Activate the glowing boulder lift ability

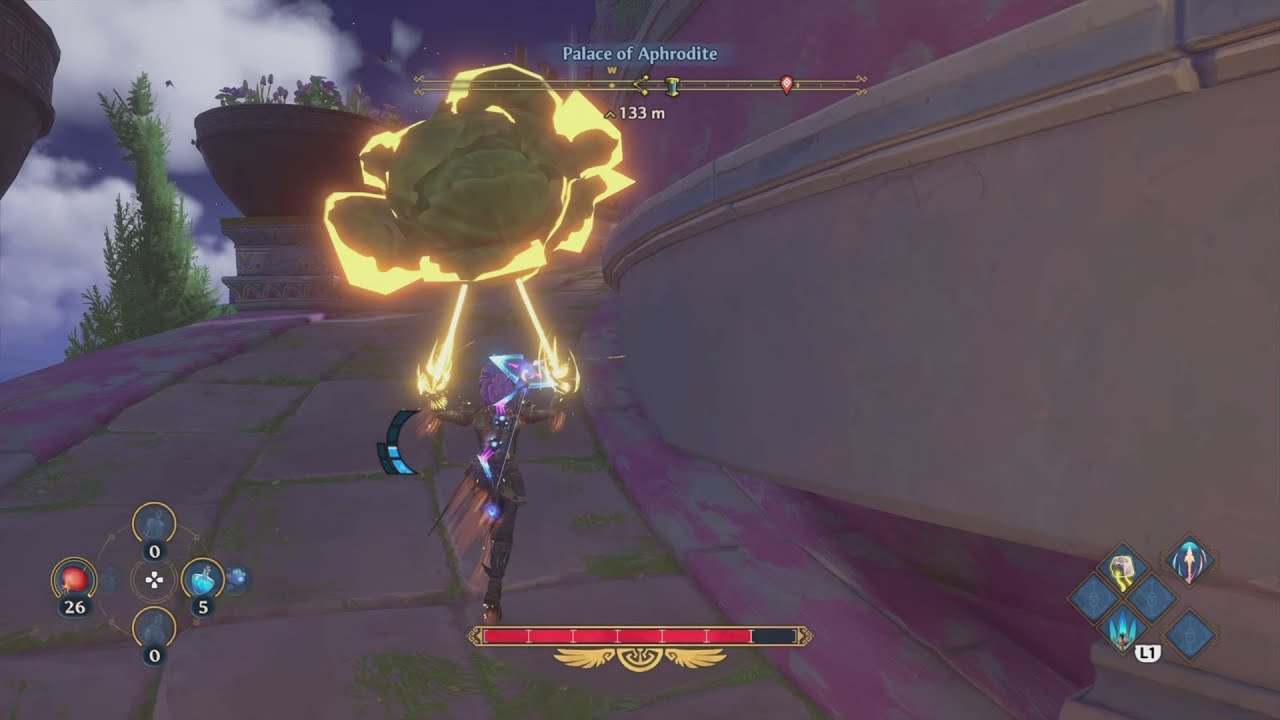1122,567
